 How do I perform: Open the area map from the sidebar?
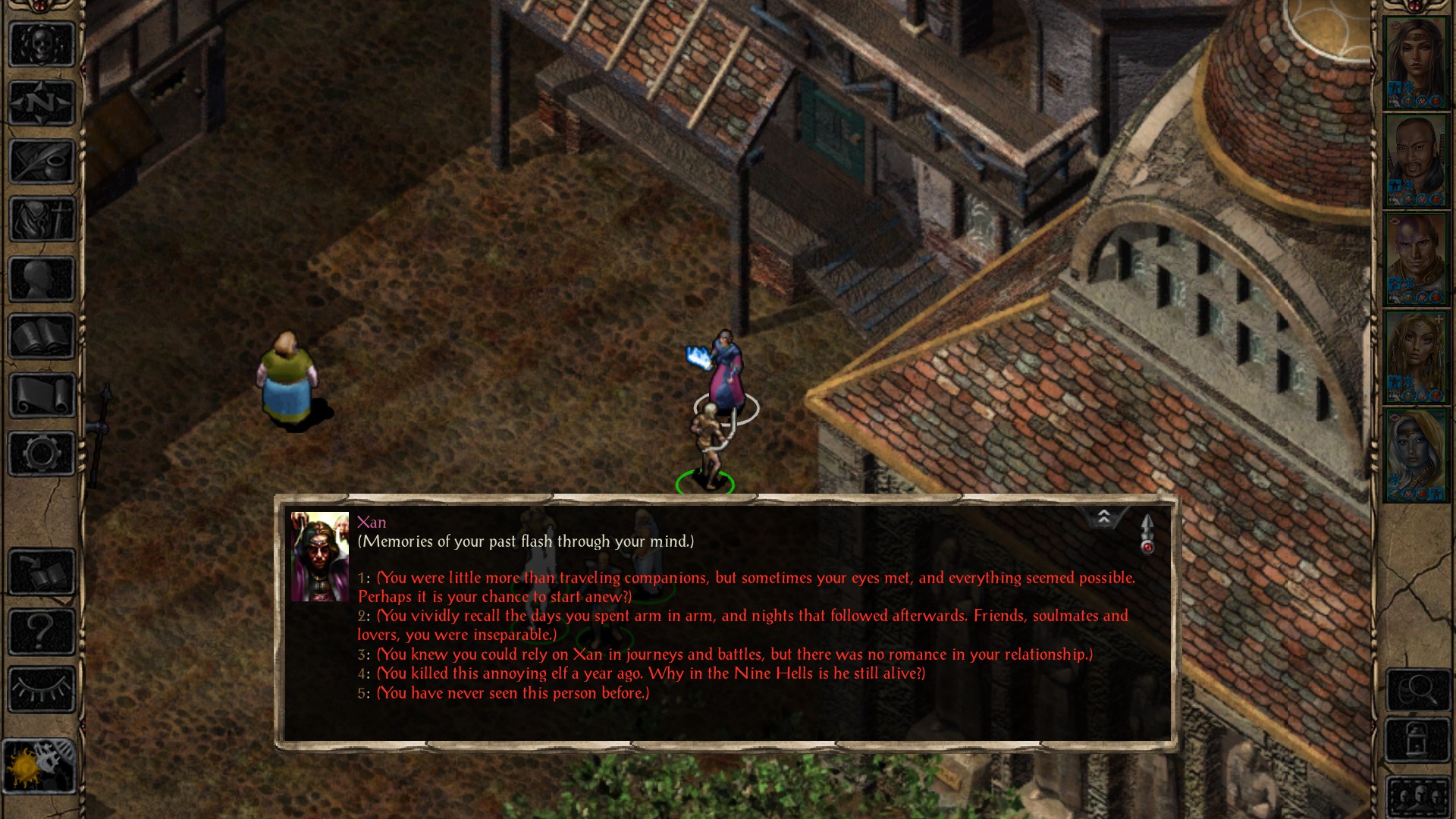[x=42, y=102]
